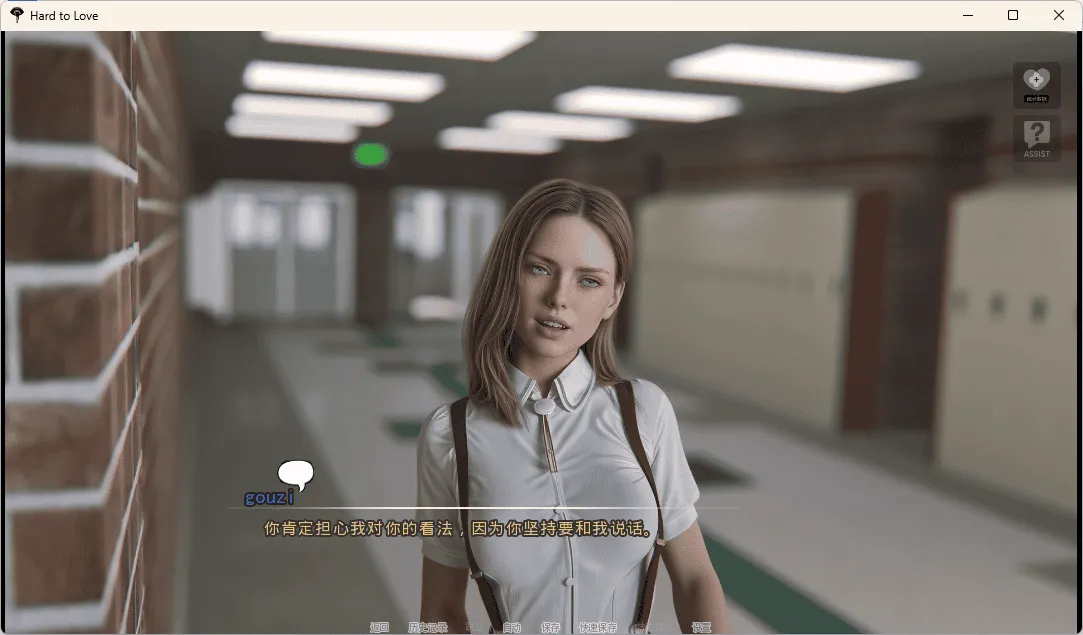1083x635 pixels.
Task: Maximize the game window
Action: tap(1013, 15)
